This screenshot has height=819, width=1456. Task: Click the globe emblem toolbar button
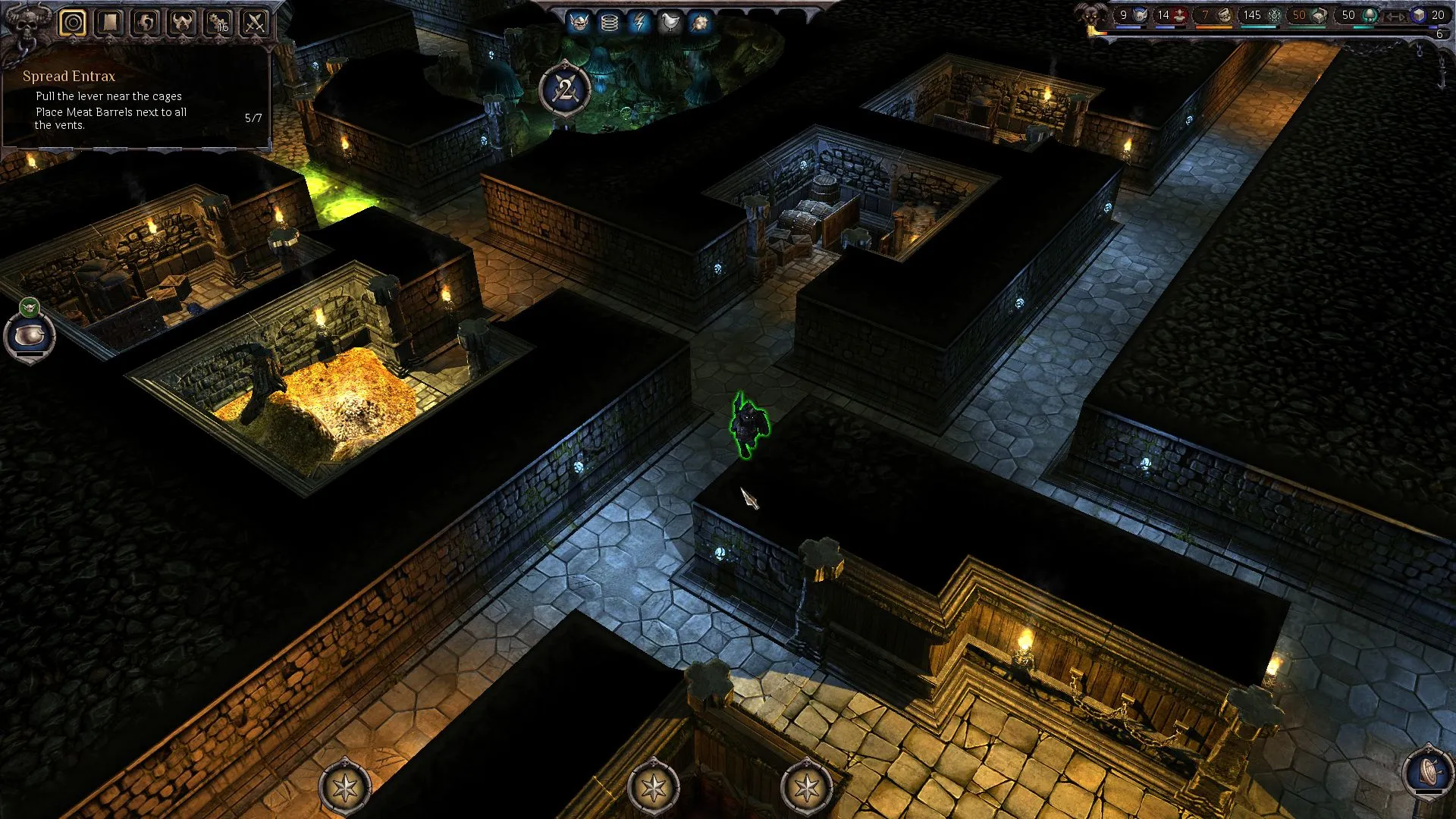(x=146, y=23)
